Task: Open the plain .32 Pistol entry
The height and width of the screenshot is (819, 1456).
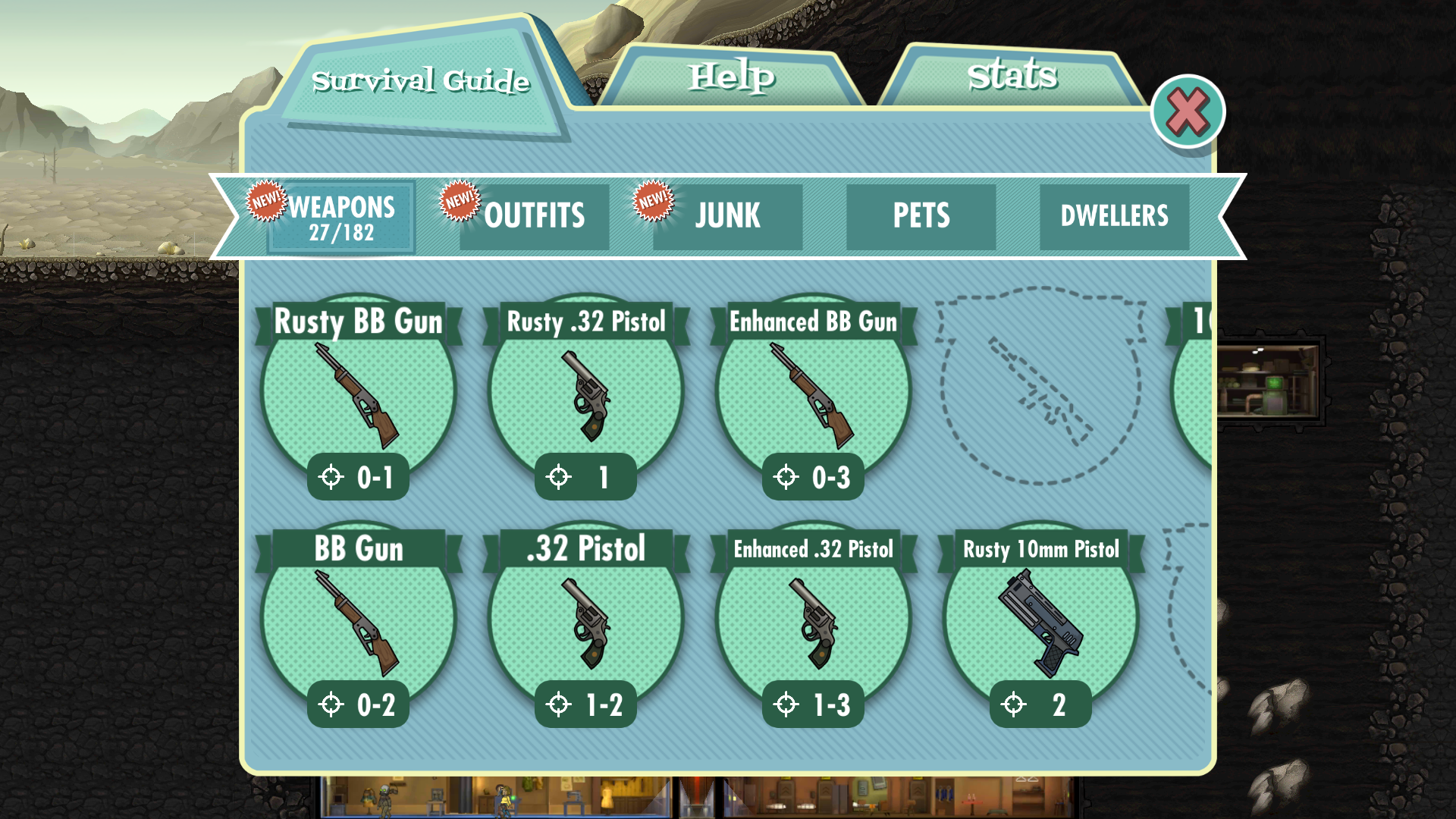Action: 586,622
